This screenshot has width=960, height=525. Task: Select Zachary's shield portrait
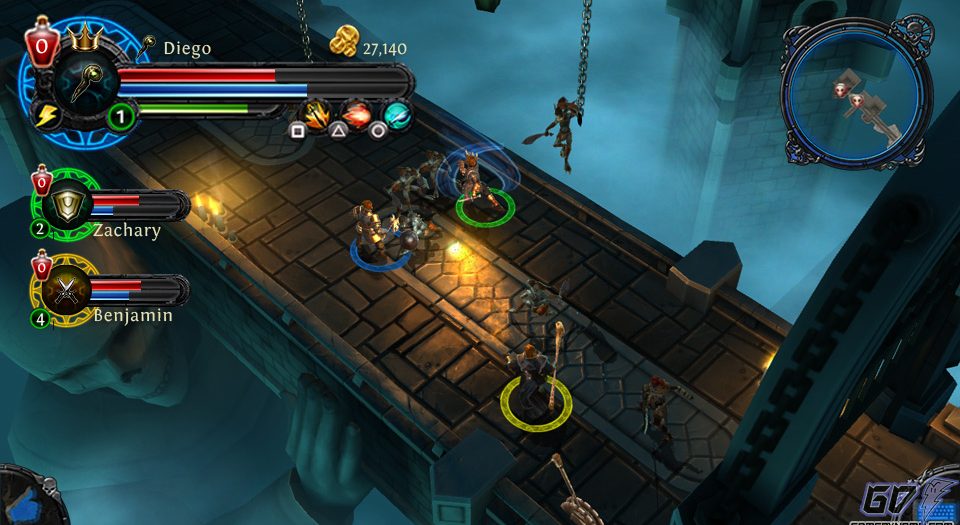tap(68, 206)
